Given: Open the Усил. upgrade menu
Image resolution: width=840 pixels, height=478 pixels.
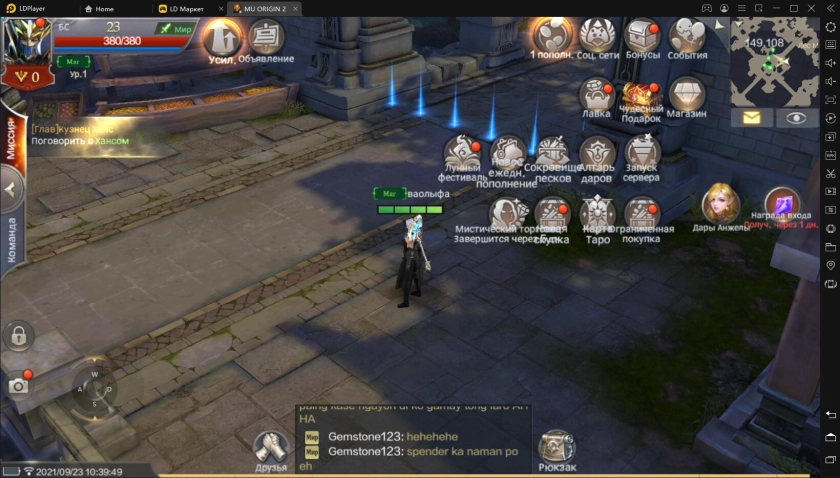Looking at the screenshot, I should point(221,40).
